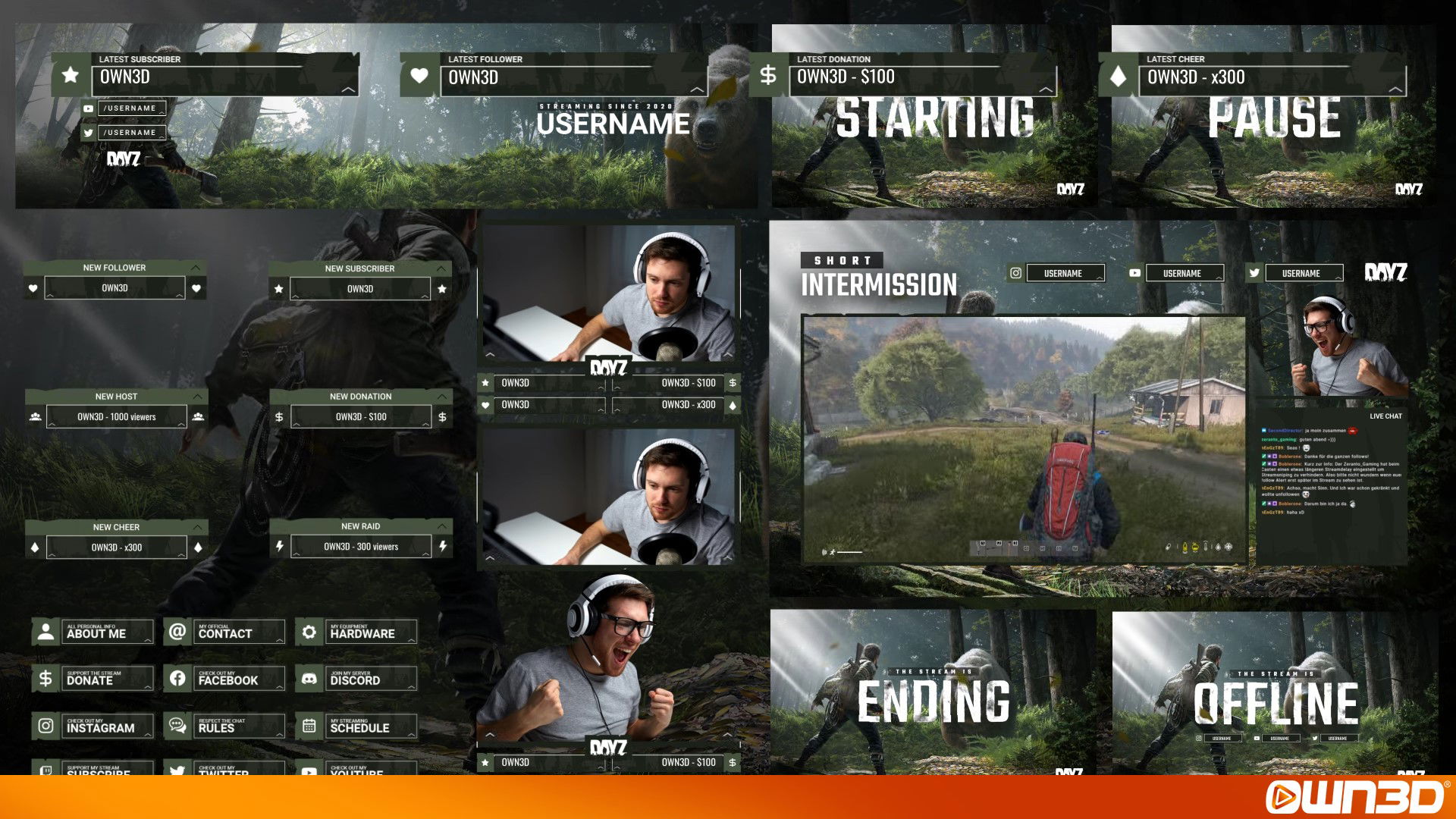Join via the Discord panel button

coord(357,679)
